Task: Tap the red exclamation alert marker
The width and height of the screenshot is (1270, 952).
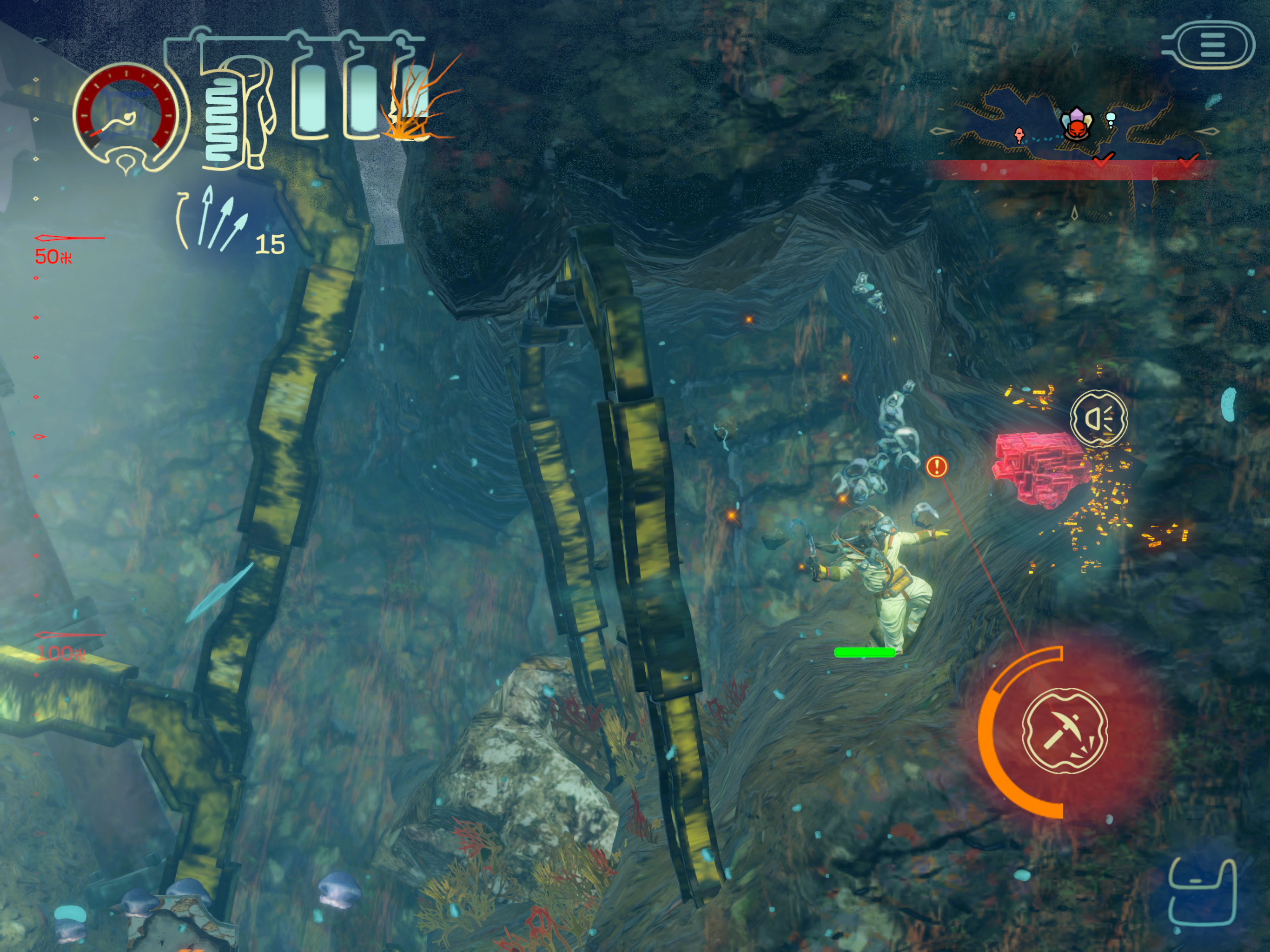Action: coord(936,466)
